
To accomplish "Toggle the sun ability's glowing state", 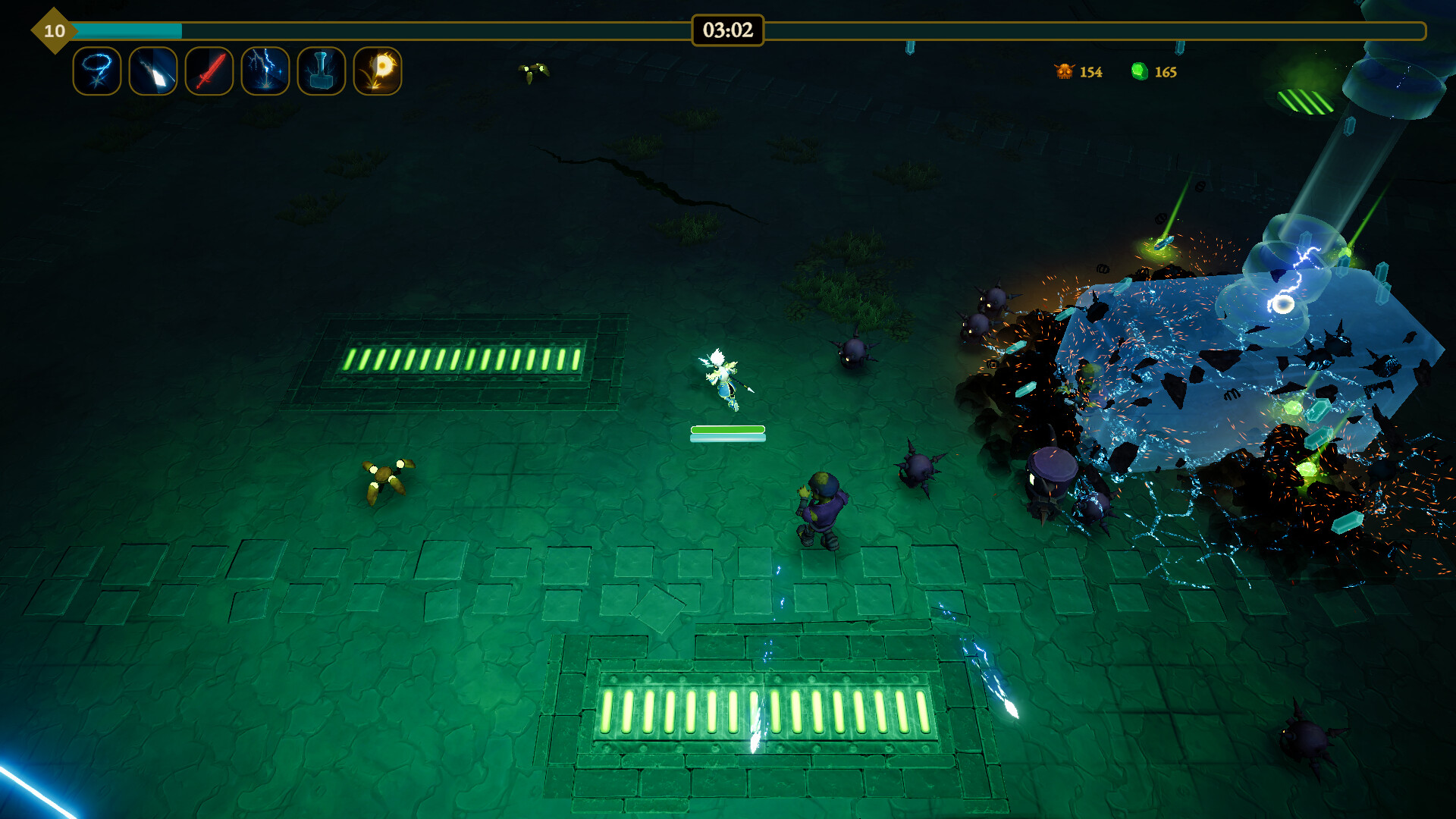I will pyautogui.click(x=377, y=71).
